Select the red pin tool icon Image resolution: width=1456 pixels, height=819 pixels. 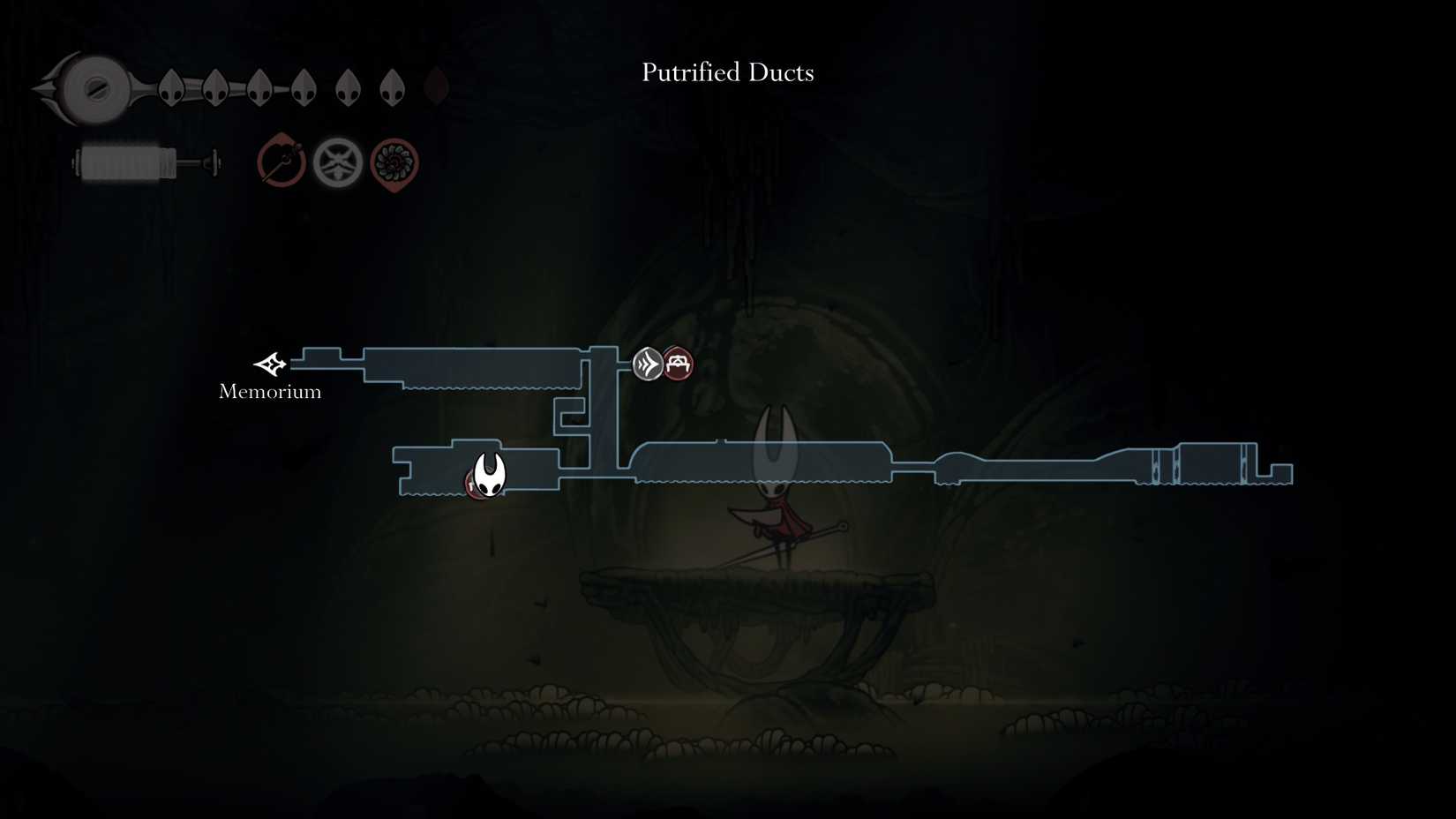pos(281,162)
